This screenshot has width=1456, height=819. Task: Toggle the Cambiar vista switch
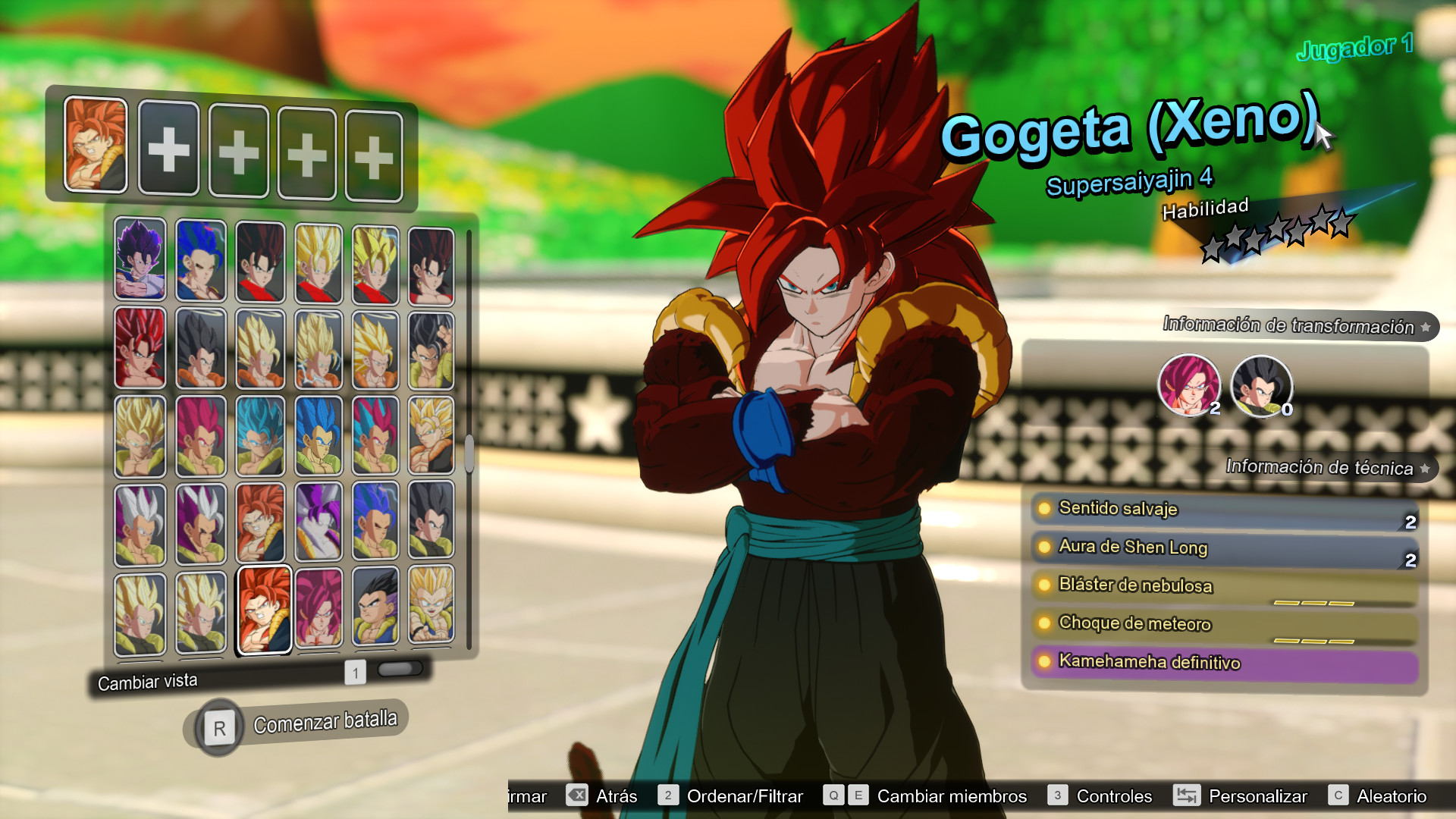click(400, 669)
